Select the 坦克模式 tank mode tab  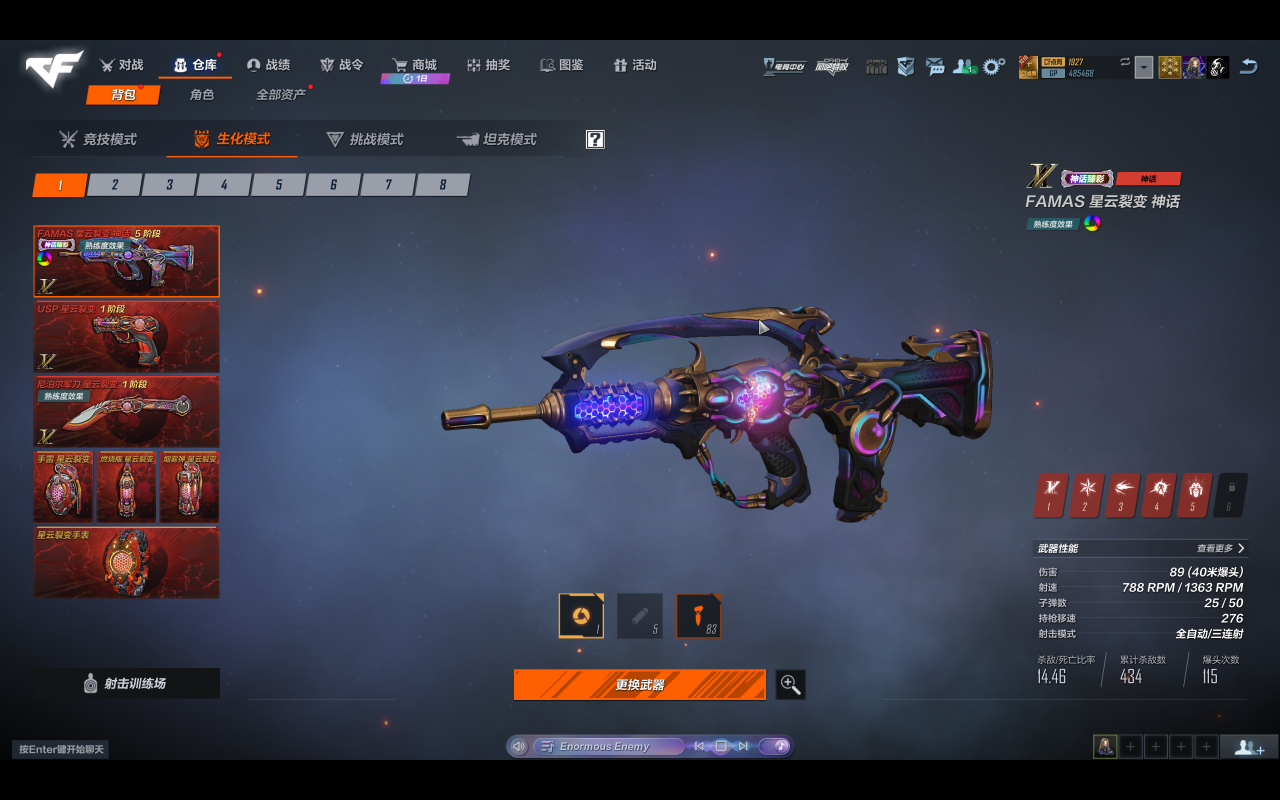(x=497, y=140)
